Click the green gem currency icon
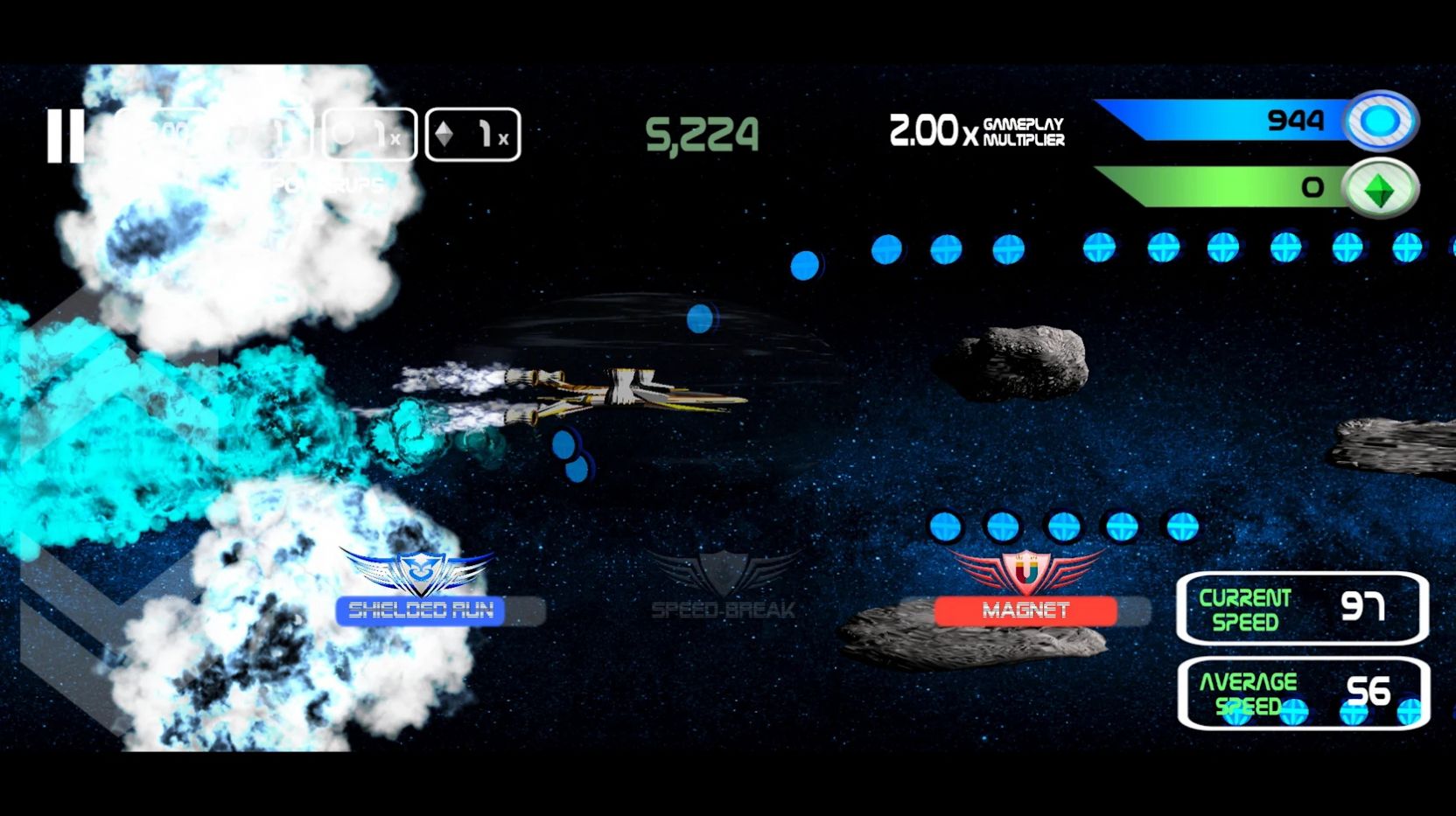Viewport: 1456px width, 816px height. point(1383,186)
